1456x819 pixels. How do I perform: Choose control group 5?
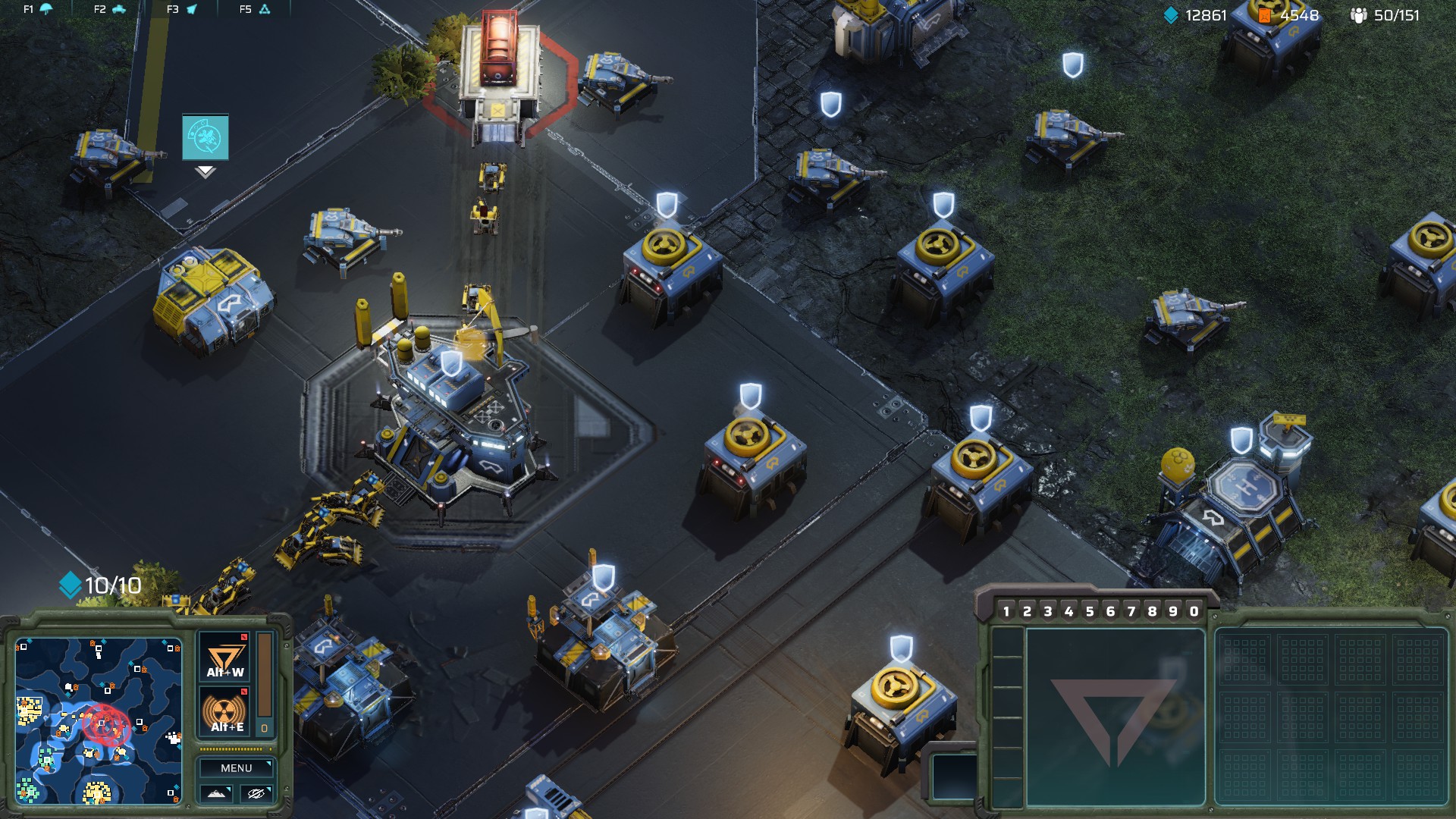1090,611
